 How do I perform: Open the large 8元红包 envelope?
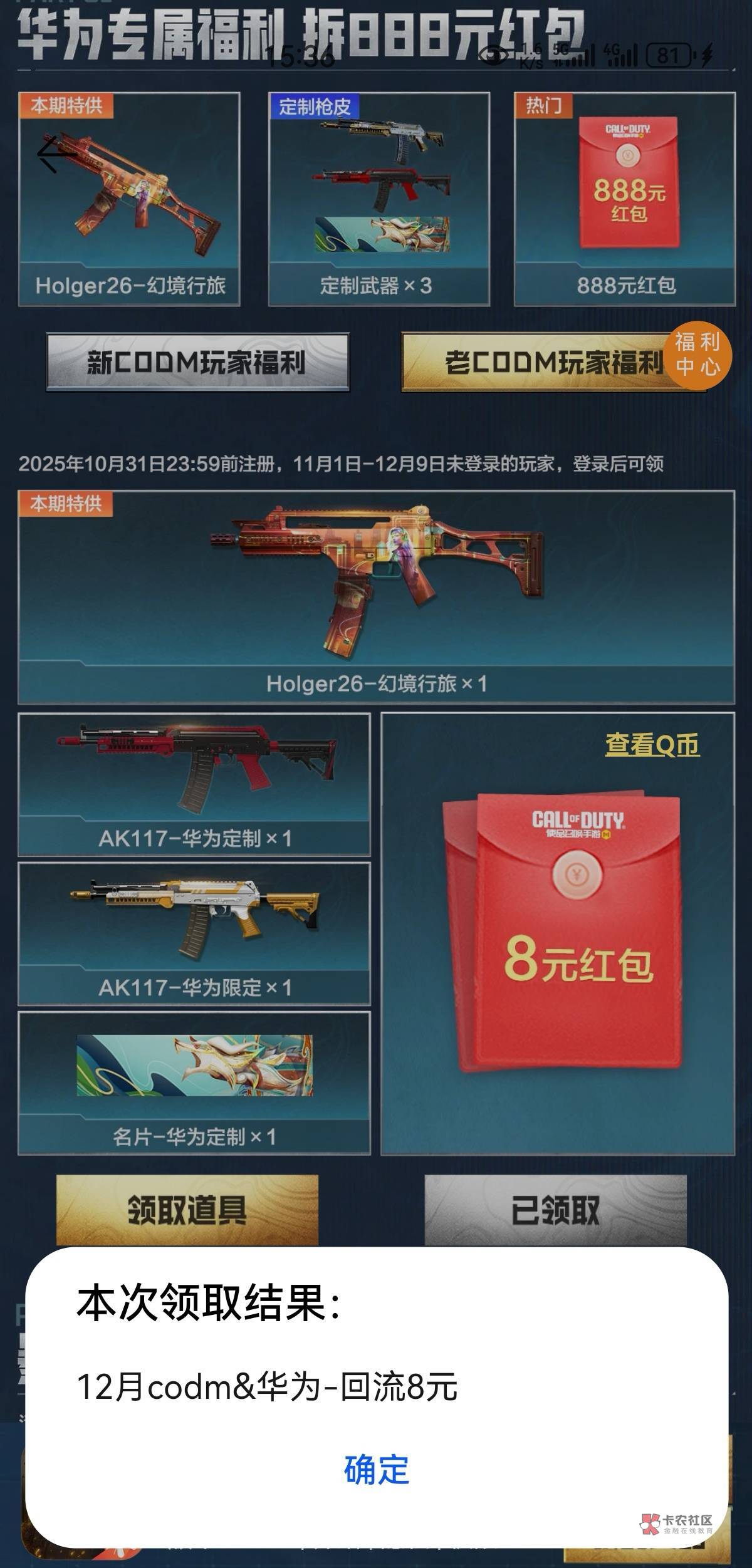(564, 933)
